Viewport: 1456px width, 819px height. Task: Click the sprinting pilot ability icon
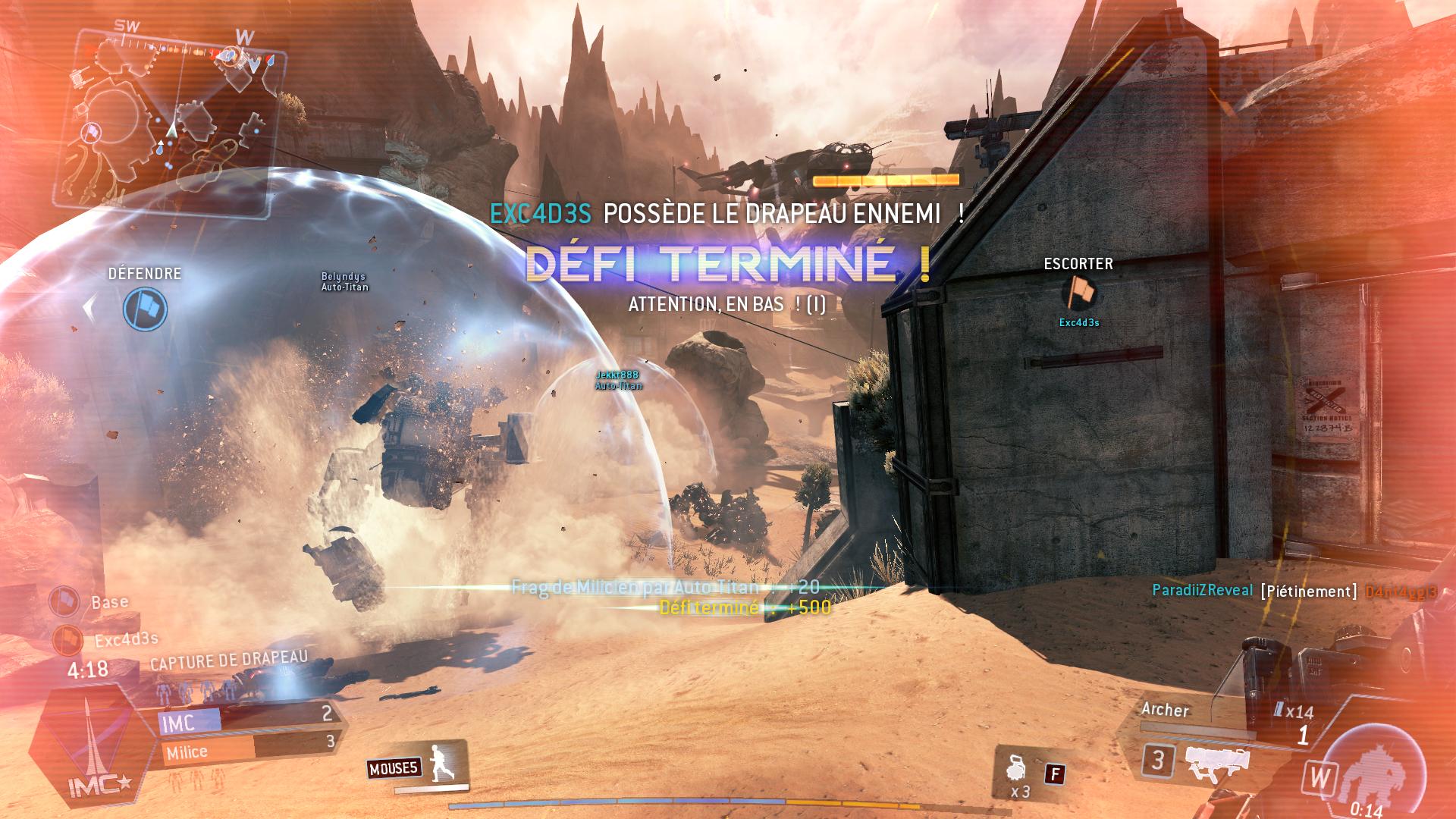(x=439, y=763)
